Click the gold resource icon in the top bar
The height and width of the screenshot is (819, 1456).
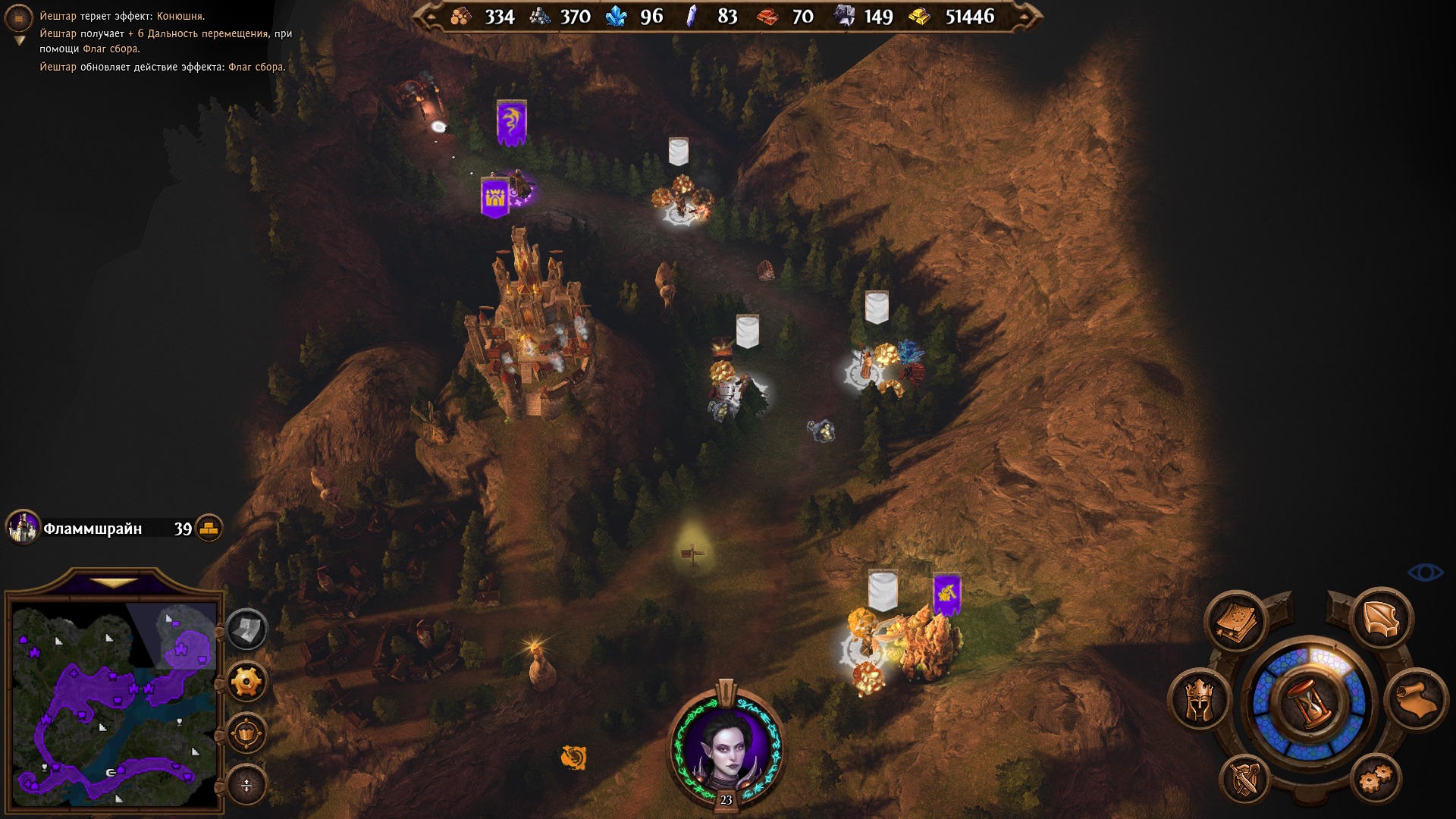point(920,17)
